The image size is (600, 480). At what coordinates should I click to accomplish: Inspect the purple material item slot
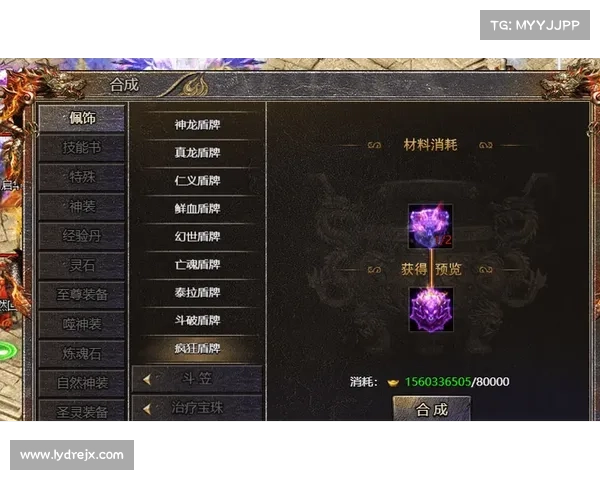430,226
